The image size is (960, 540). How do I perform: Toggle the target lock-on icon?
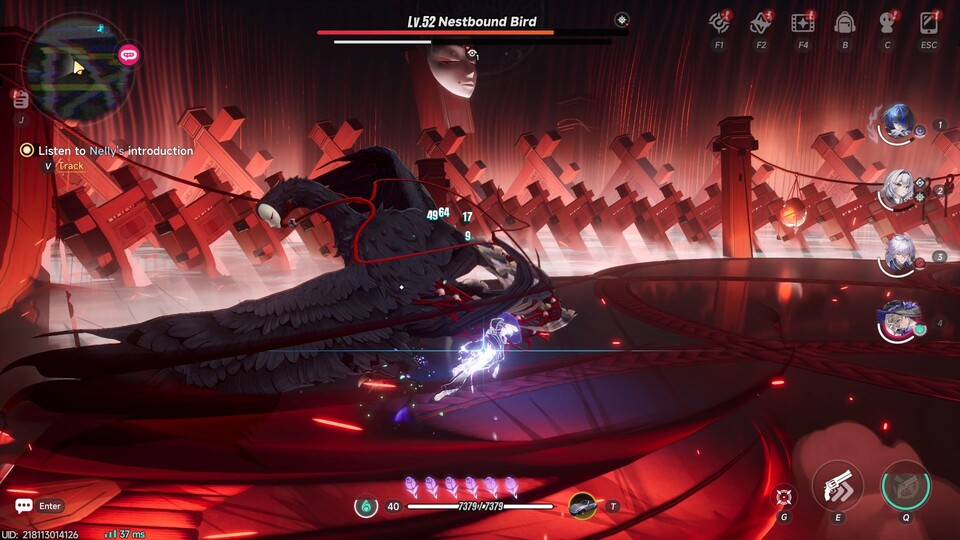(x=784, y=496)
